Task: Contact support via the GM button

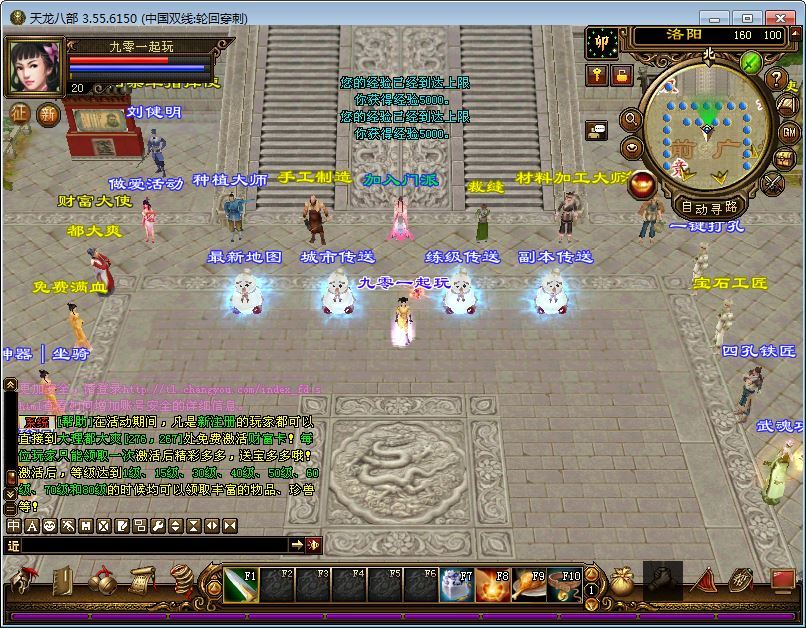Action: pyautogui.click(x=788, y=132)
